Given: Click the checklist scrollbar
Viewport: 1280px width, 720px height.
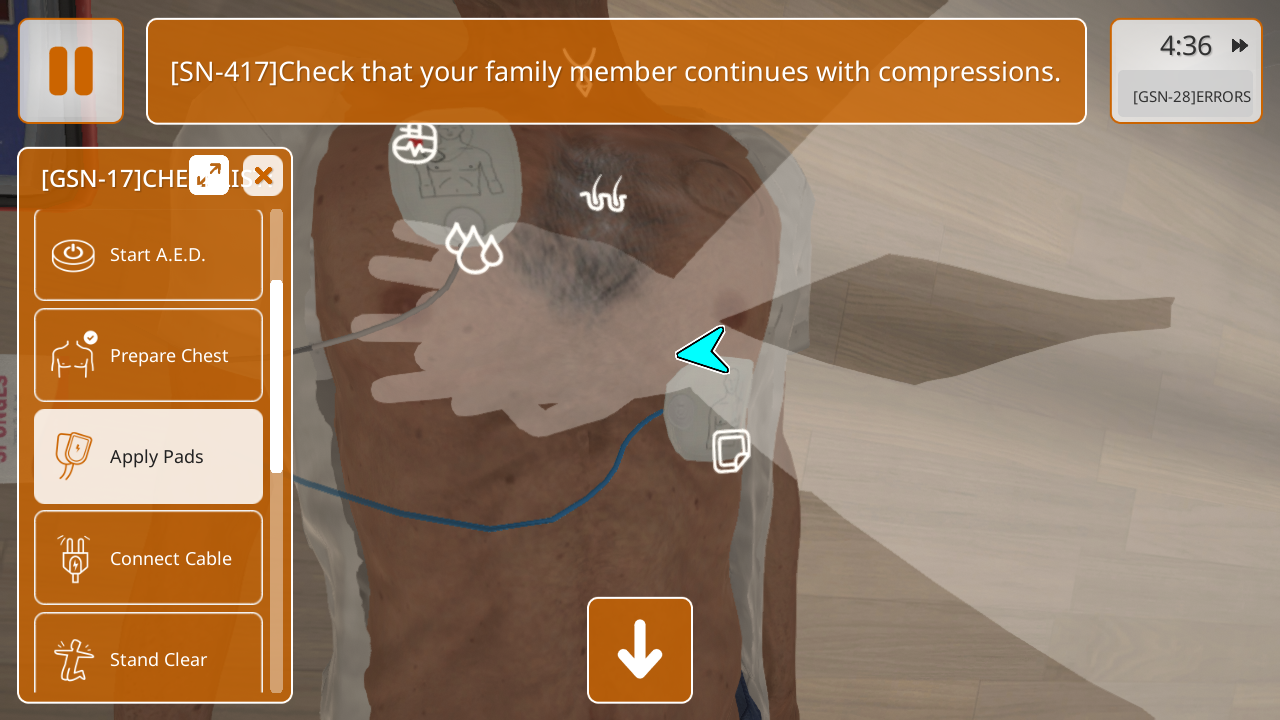Looking at the screenshot, I should (x=276, y=375).
